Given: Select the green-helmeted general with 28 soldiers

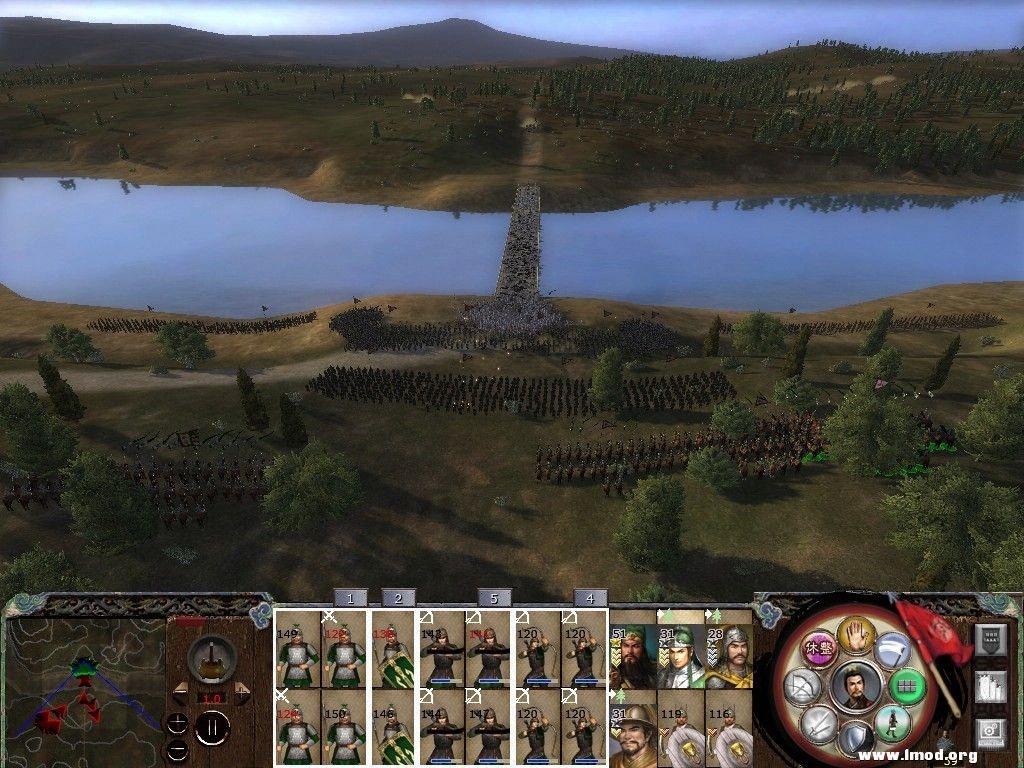Looking at the screenshot, I should (729, 657).
